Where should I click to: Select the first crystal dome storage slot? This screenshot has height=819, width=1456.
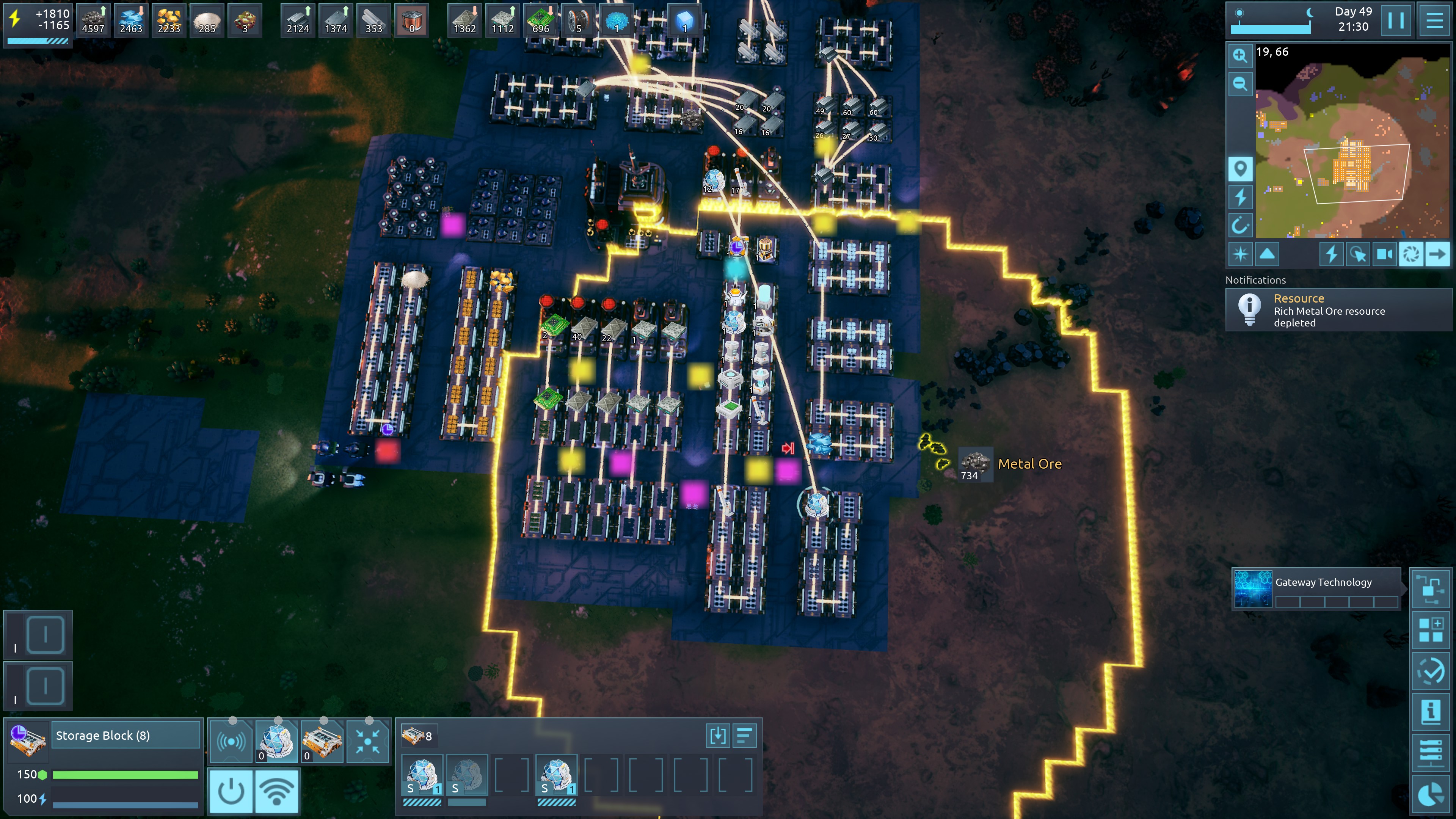click(422, 775)
